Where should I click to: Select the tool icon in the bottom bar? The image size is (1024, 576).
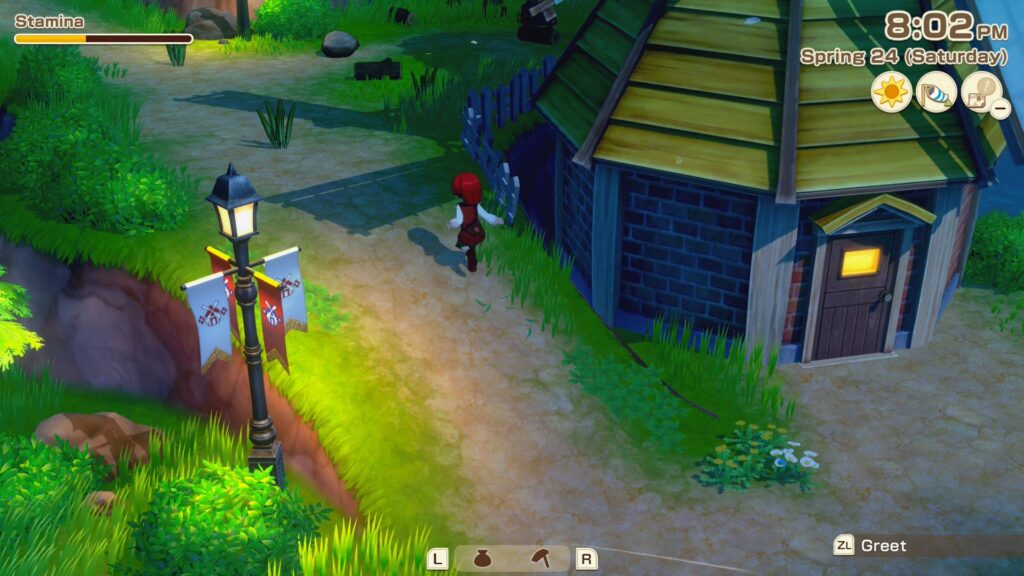[541, 558]
